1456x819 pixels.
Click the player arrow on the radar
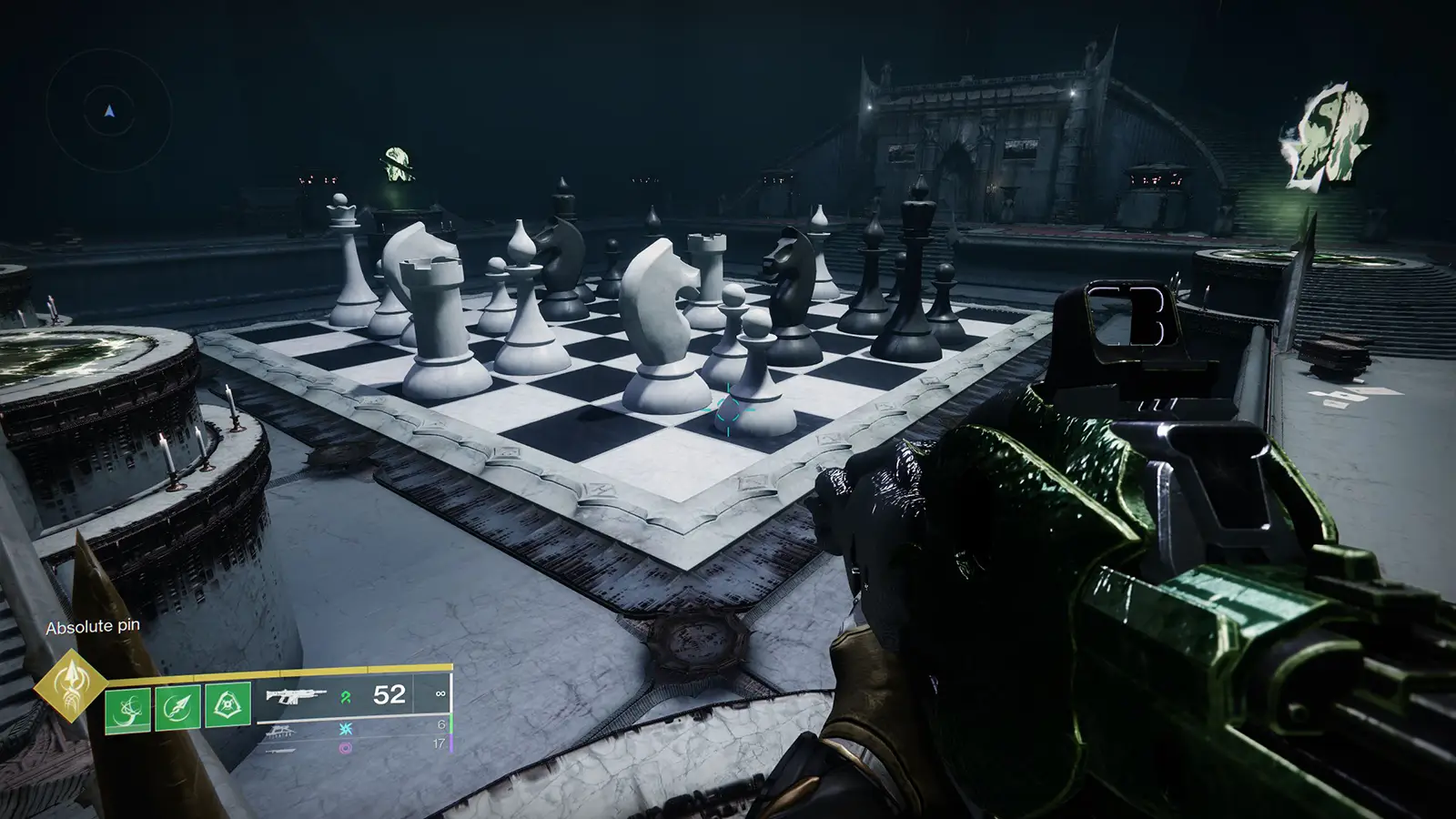[107, 109]
